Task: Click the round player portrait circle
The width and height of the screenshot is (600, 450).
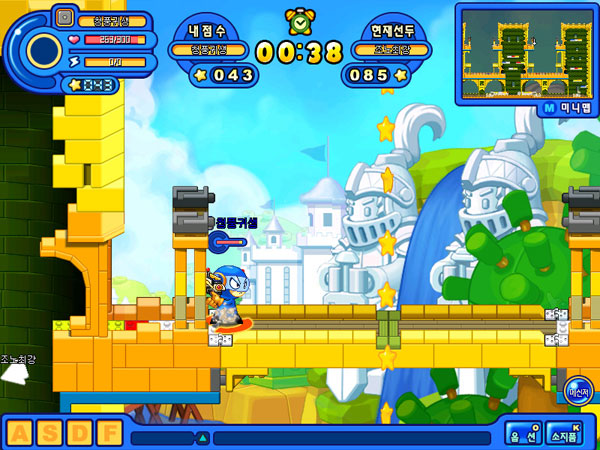Action: [x=44, y=50]
